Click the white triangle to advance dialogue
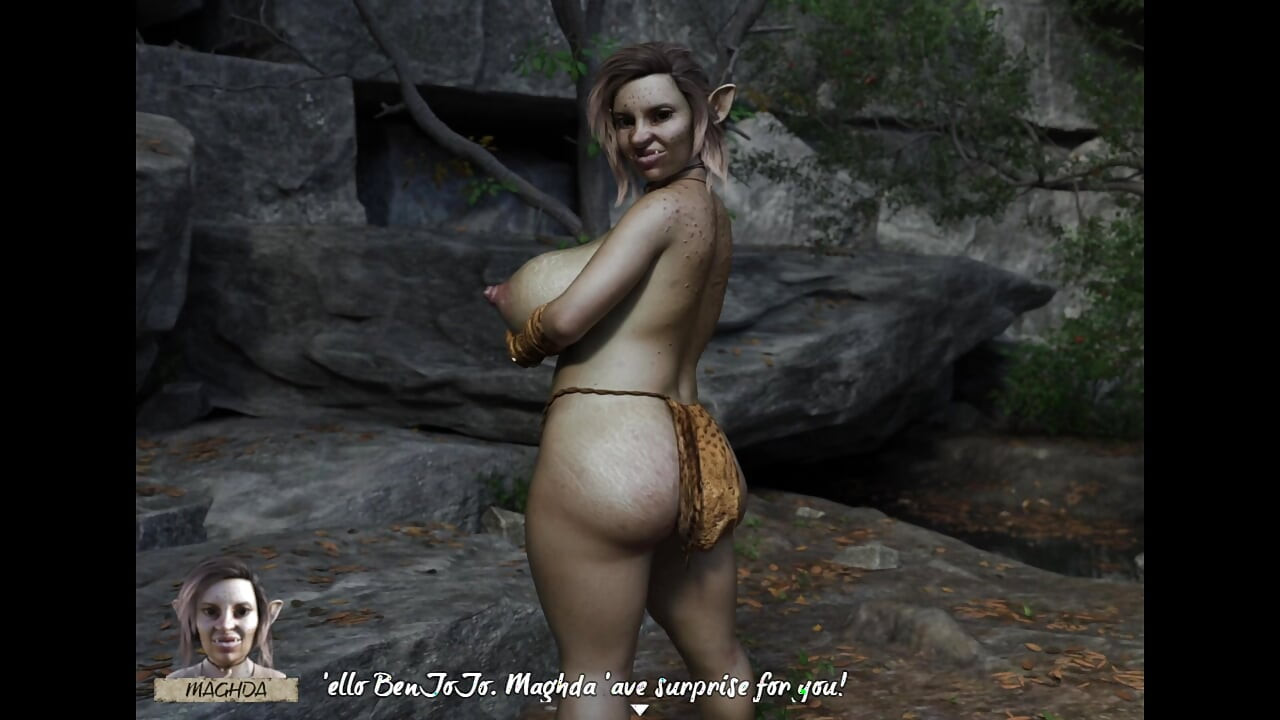This screenshot has width=1280, height=720. coord(640,707)
